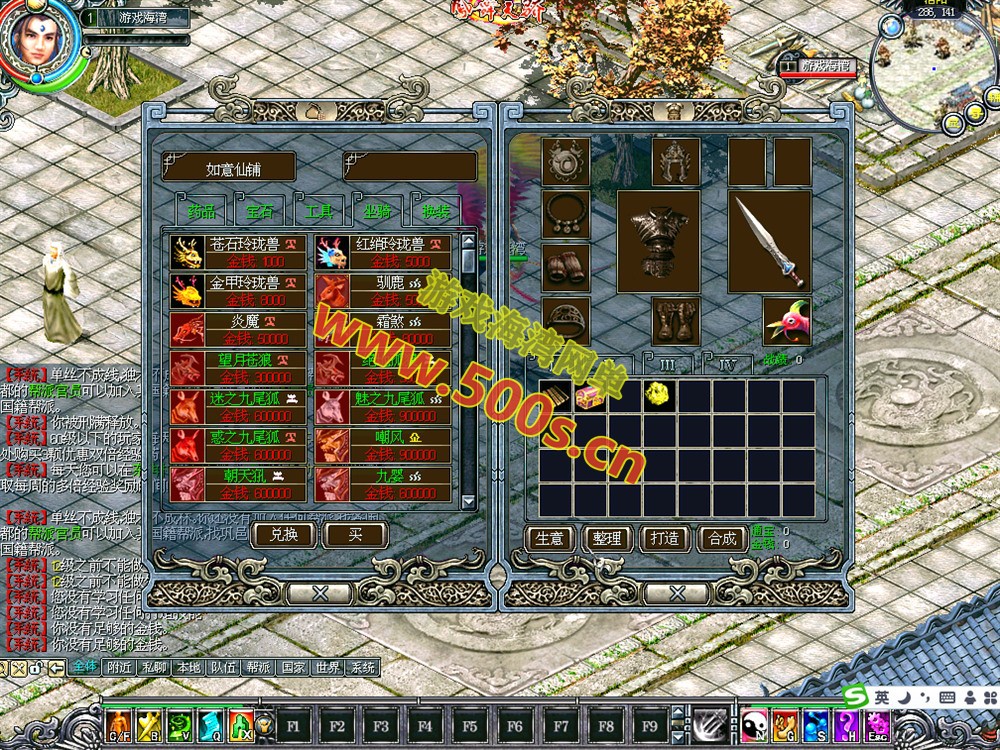Close the 如意仙铺 shop window
The height and width of the screenshot is (750, 1000).
320,593
